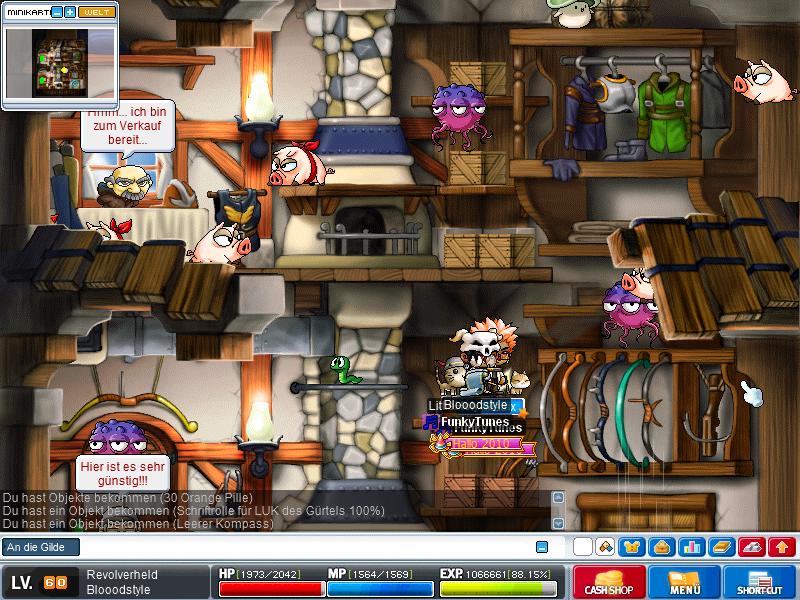The image size is (800, 600).
Task: Click the minimap minus button
Action: 57,12
